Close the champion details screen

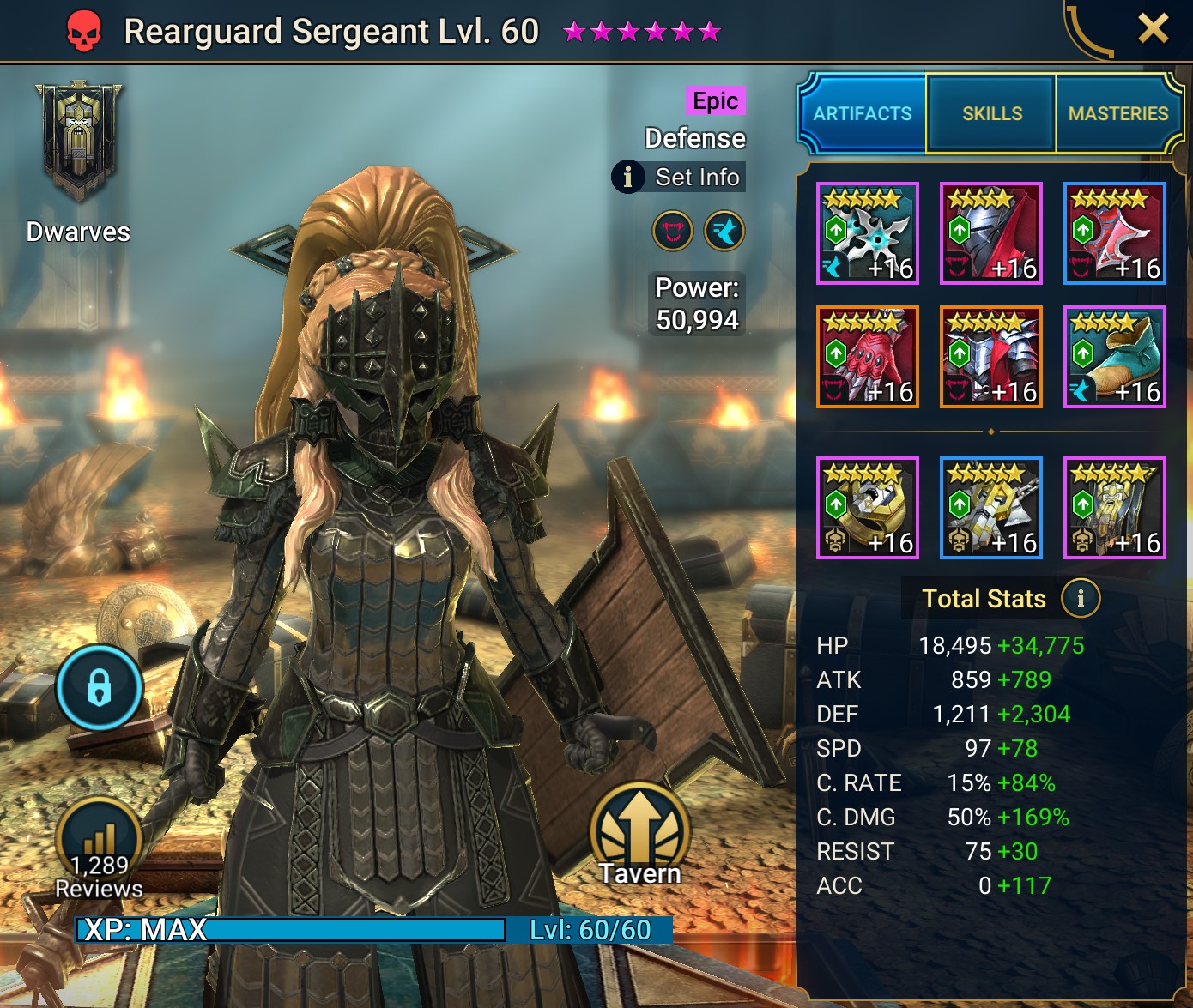(x=1154, y=28)
